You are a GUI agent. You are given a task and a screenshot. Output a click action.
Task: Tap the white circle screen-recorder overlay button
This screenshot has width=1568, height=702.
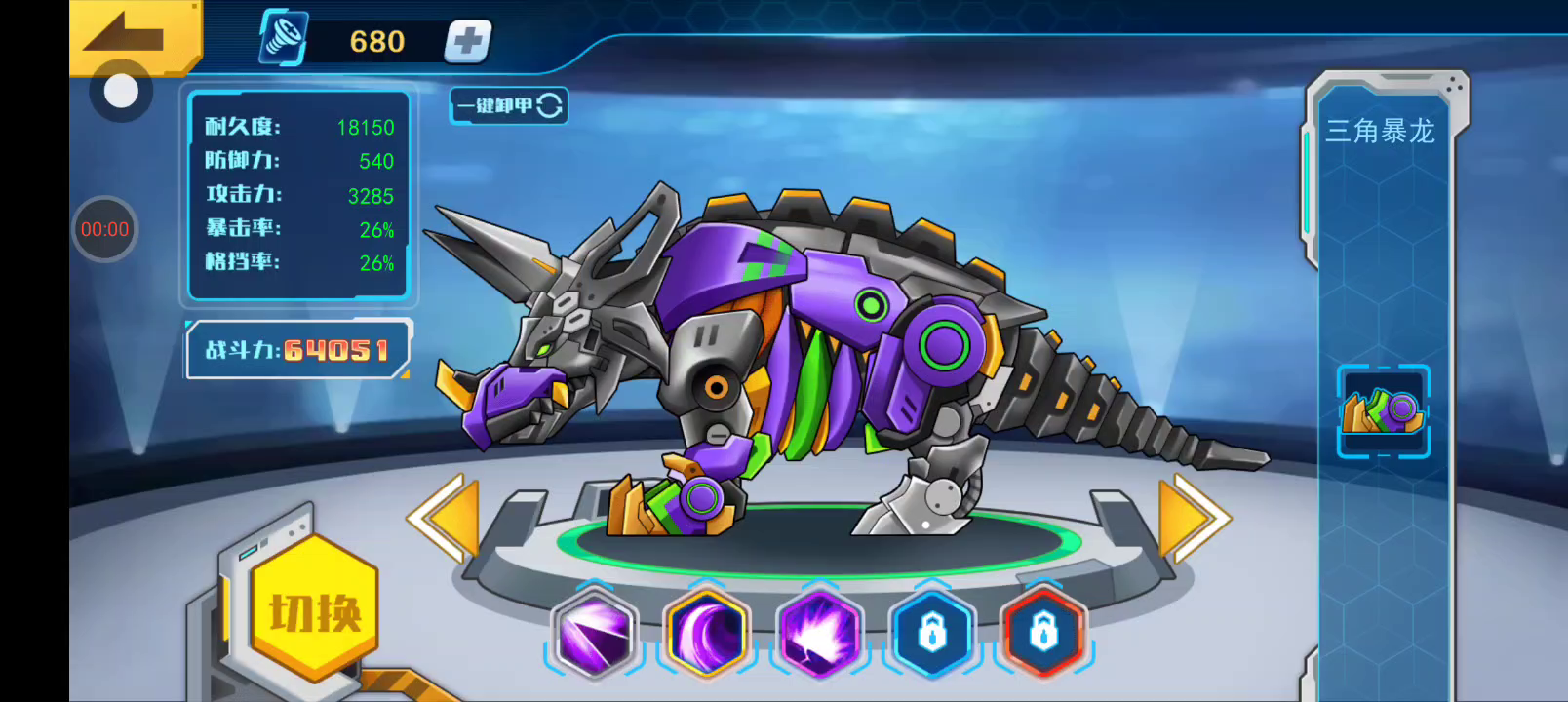click(x=121, y=91)
